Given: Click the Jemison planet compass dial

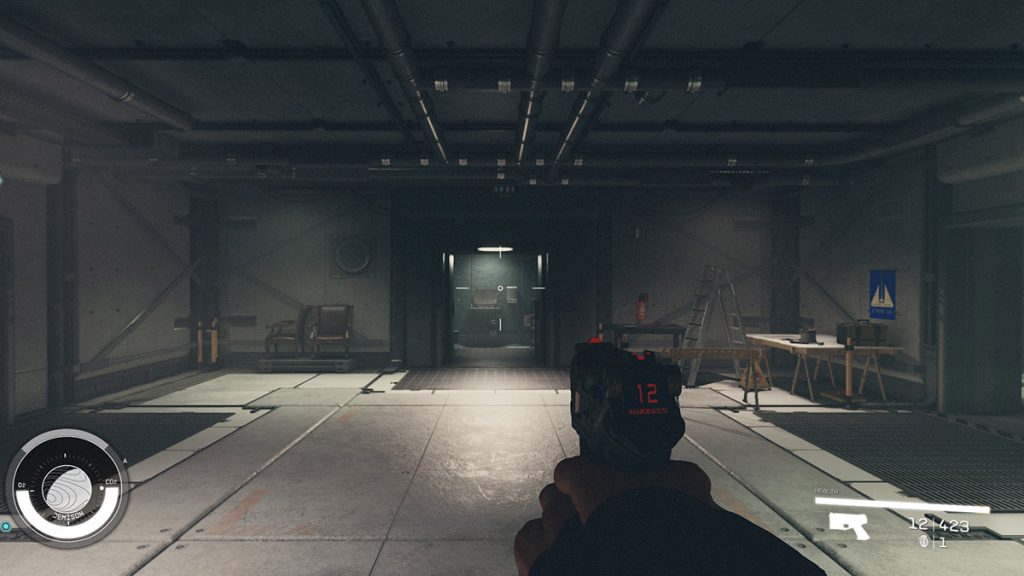Looking at the screenshot, I should pos(67,487).
